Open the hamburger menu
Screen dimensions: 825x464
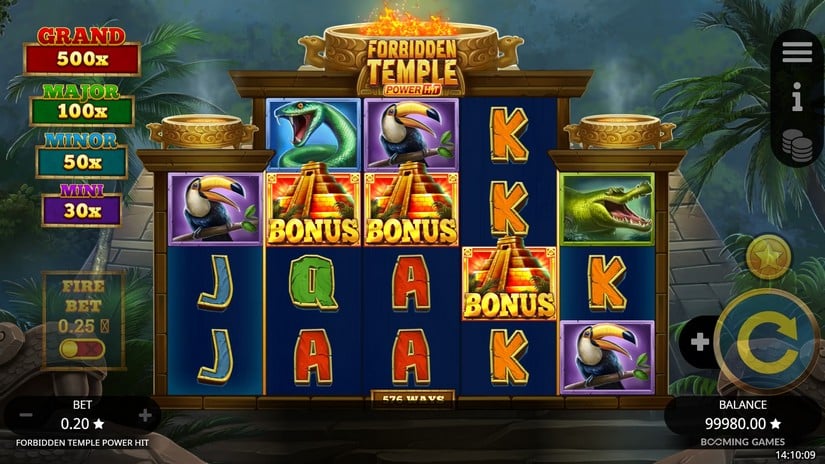pos(797,53)
